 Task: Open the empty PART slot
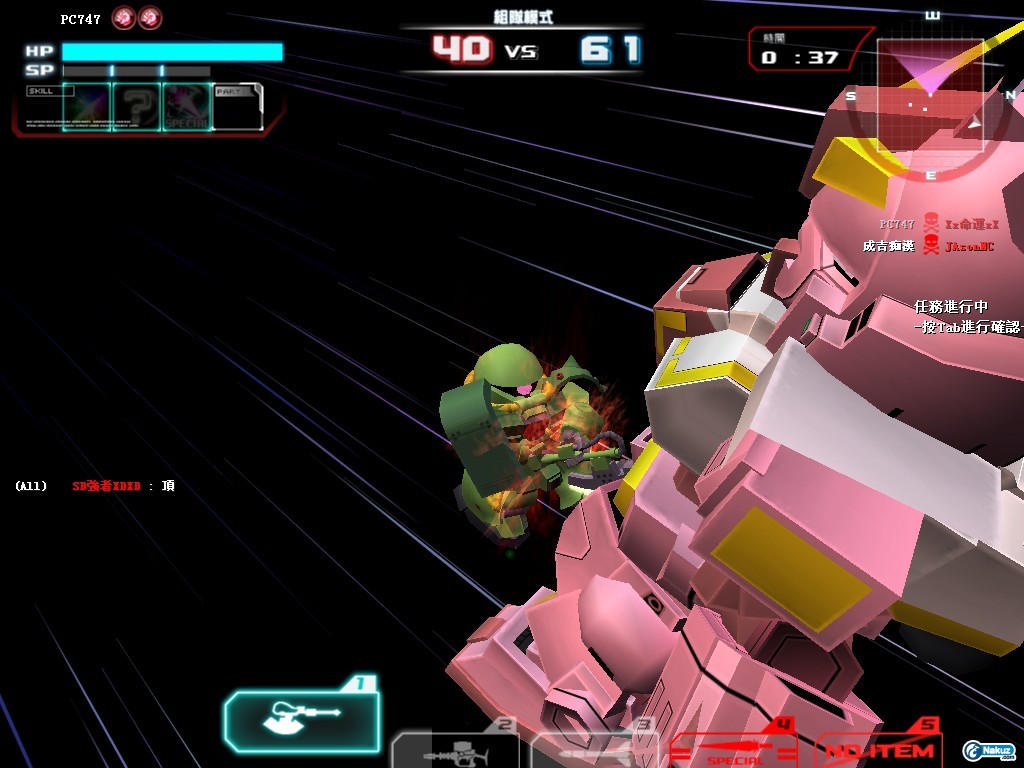coord(238,107)
